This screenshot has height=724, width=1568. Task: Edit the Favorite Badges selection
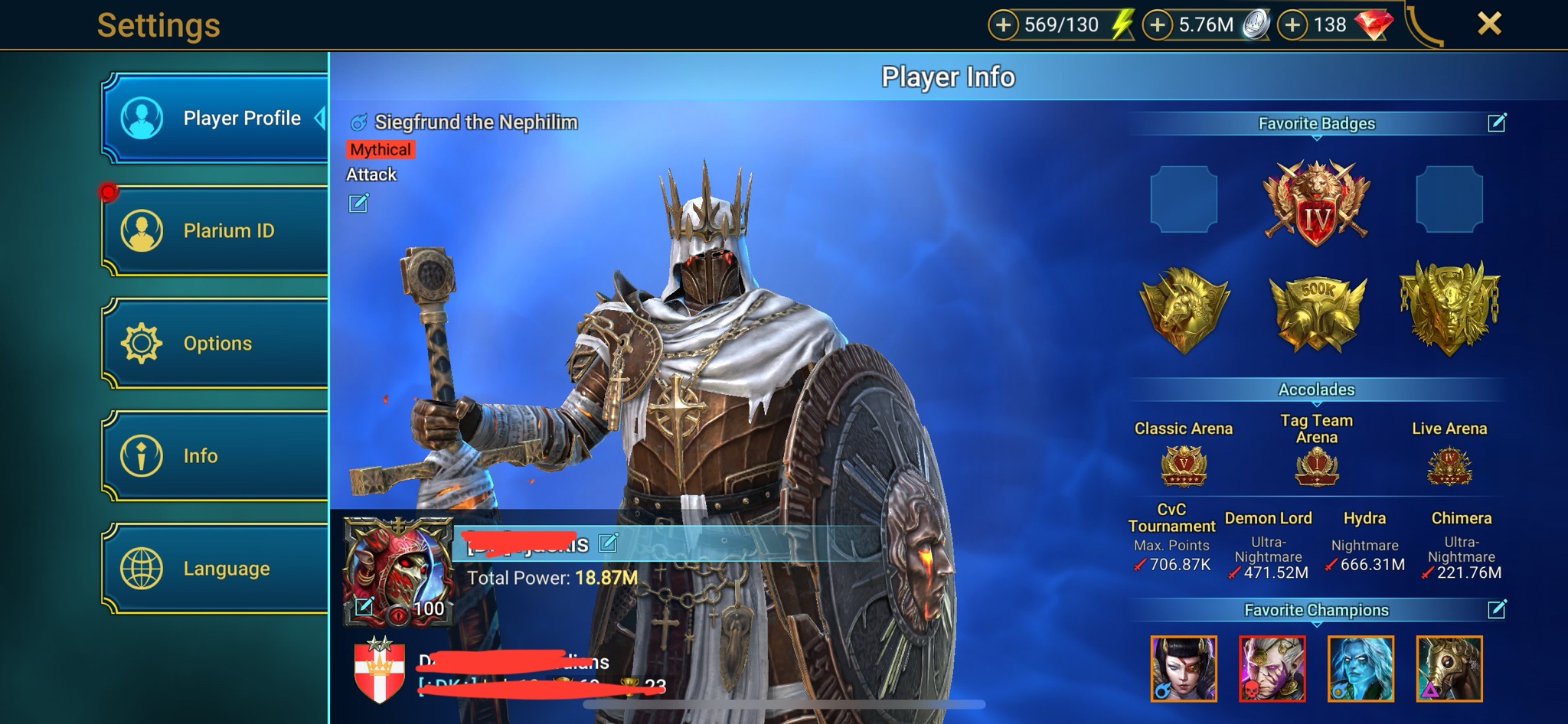point(1497,122)
